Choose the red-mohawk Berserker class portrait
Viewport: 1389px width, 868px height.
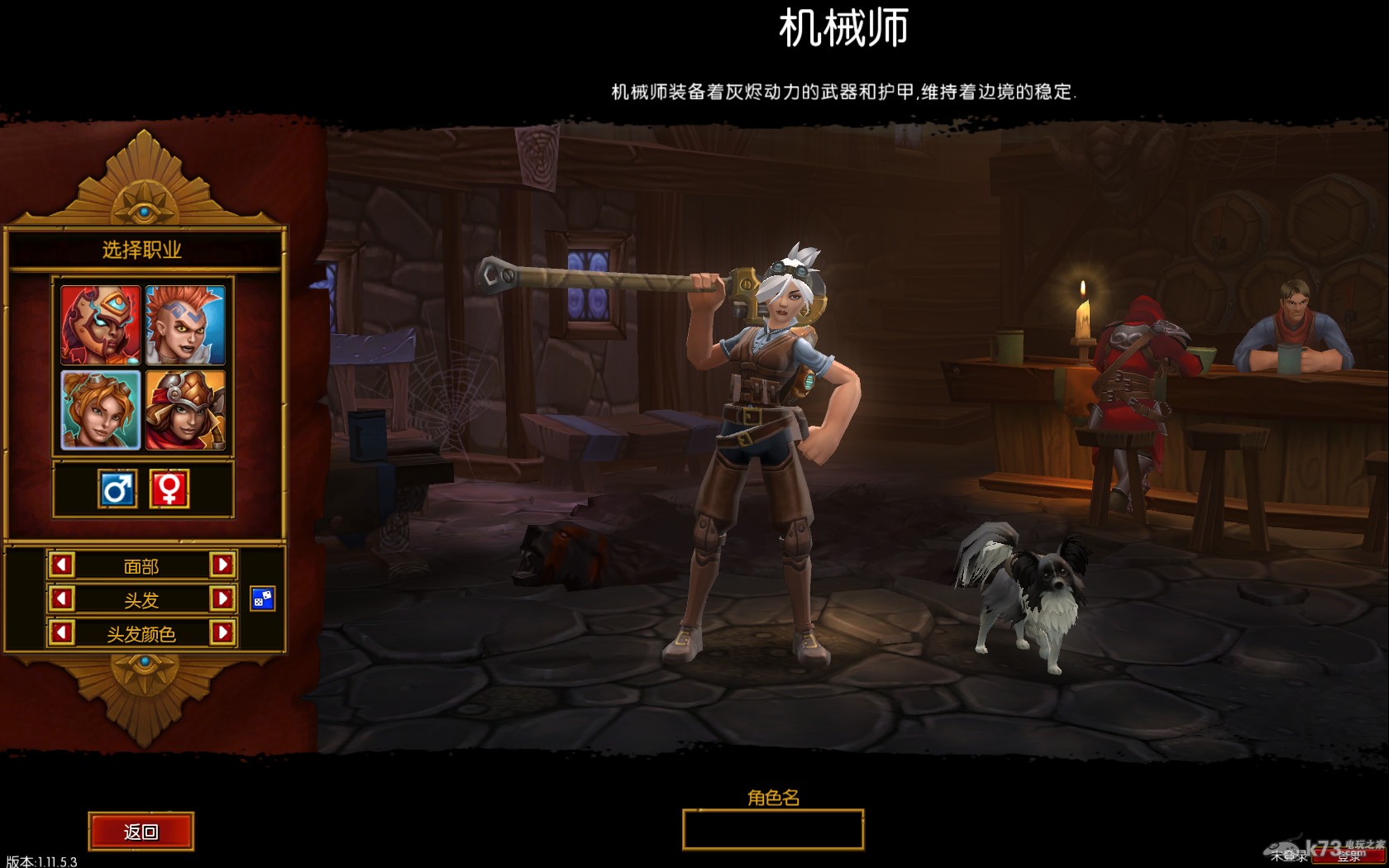pyautogui.click(x=185, y=325)
